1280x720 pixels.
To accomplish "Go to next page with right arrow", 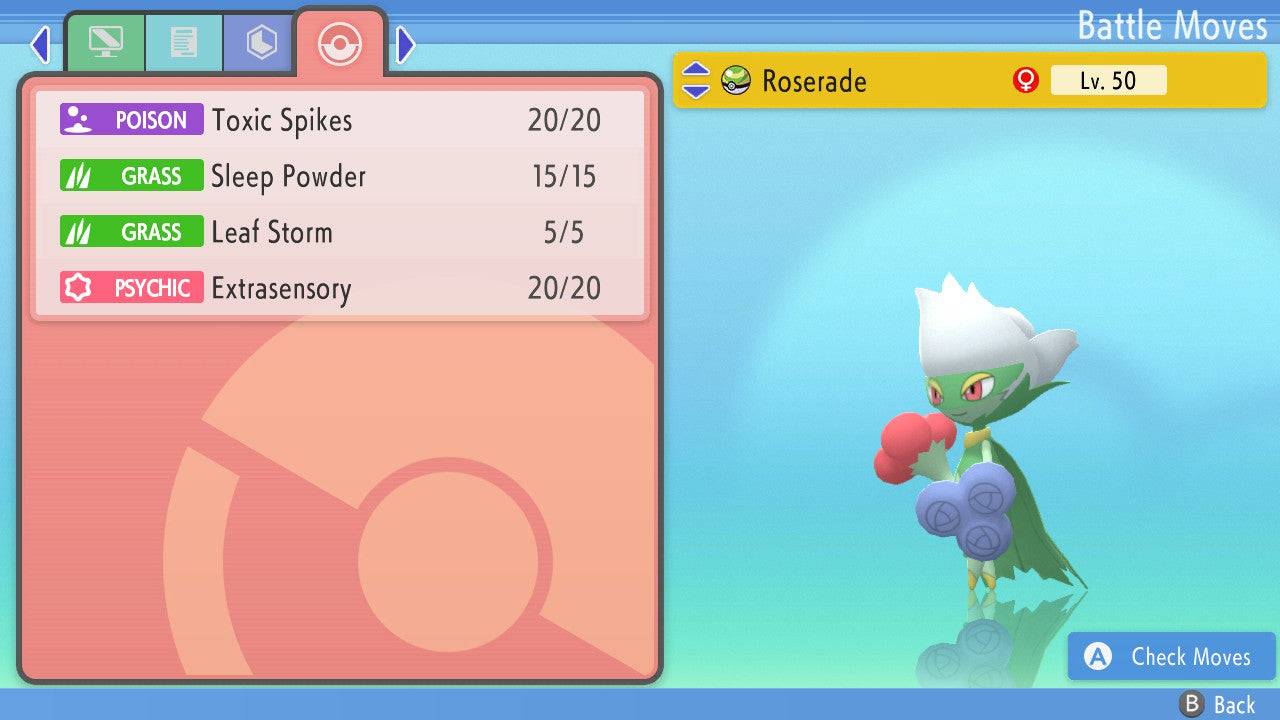I will pyautogui.click(x=405, y=44).
